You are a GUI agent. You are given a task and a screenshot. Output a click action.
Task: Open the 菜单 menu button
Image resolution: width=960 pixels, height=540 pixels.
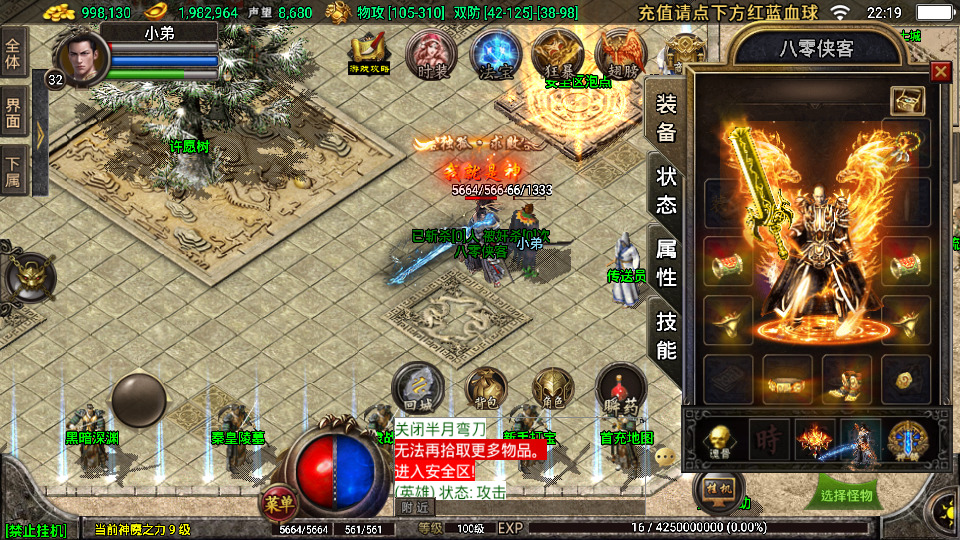click(279, 503)
